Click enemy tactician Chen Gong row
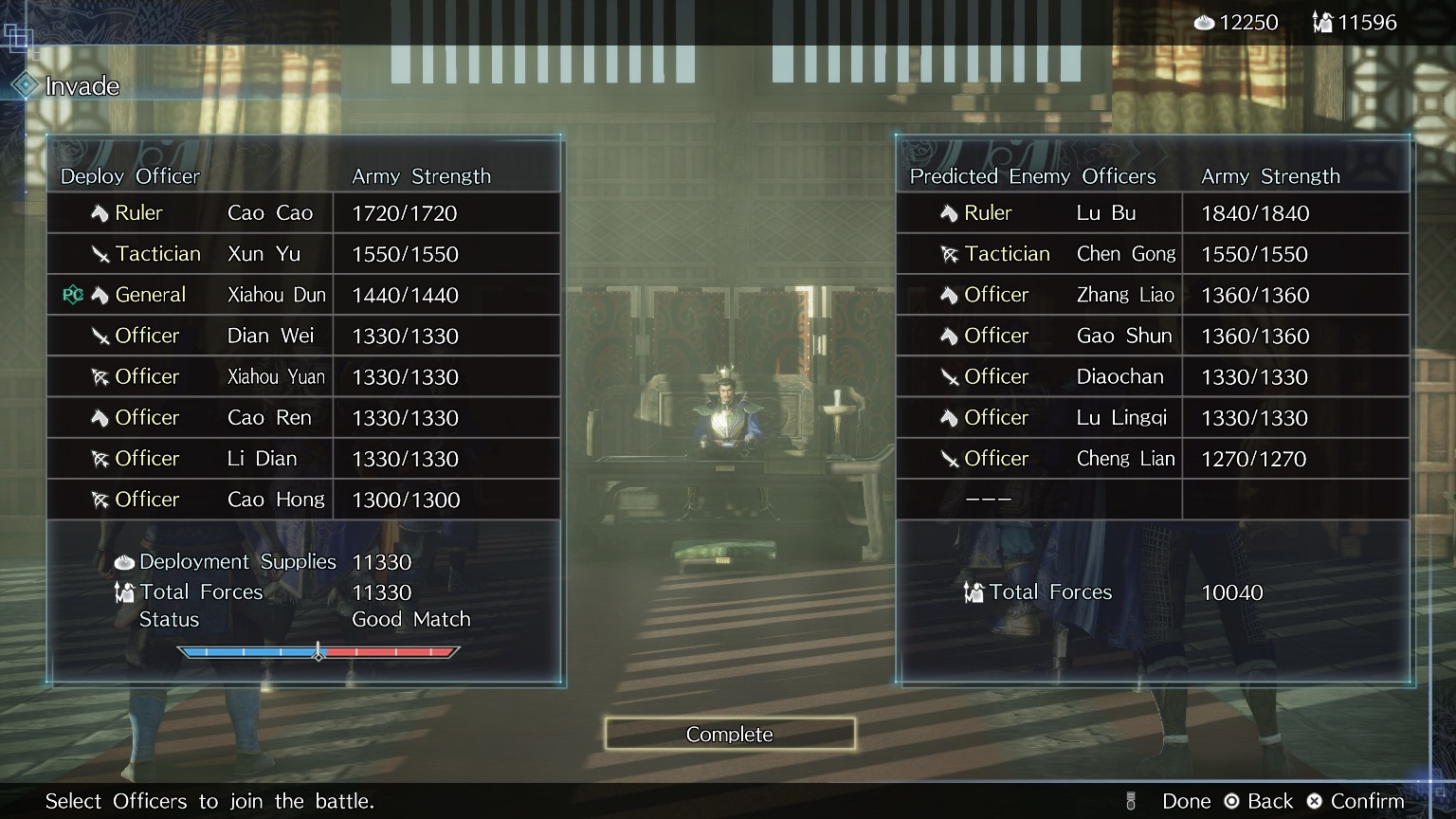 1153,254
